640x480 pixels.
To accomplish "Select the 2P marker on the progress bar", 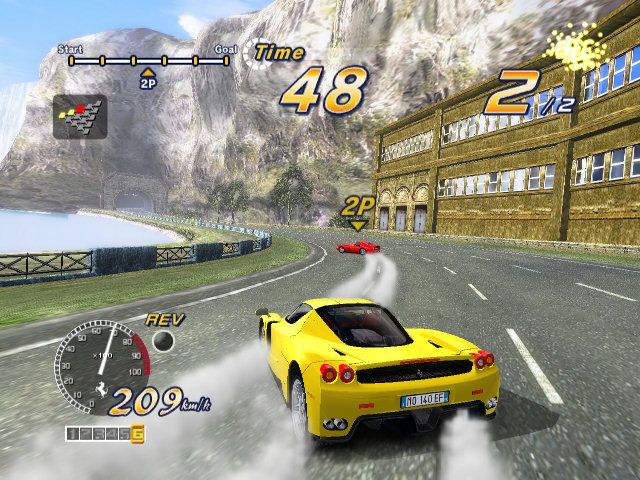I will 148,80.
